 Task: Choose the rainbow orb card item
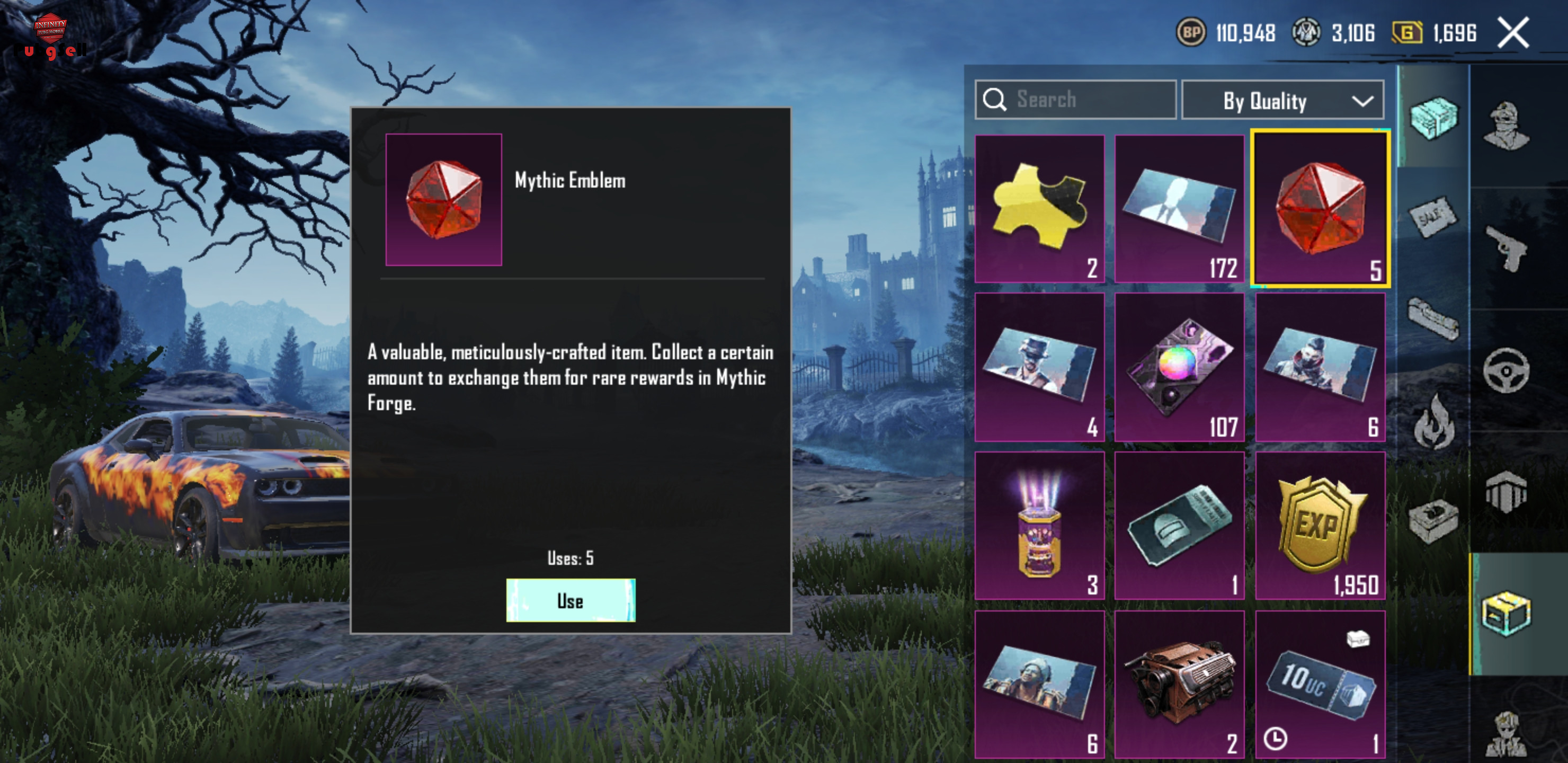[1179, 367]
